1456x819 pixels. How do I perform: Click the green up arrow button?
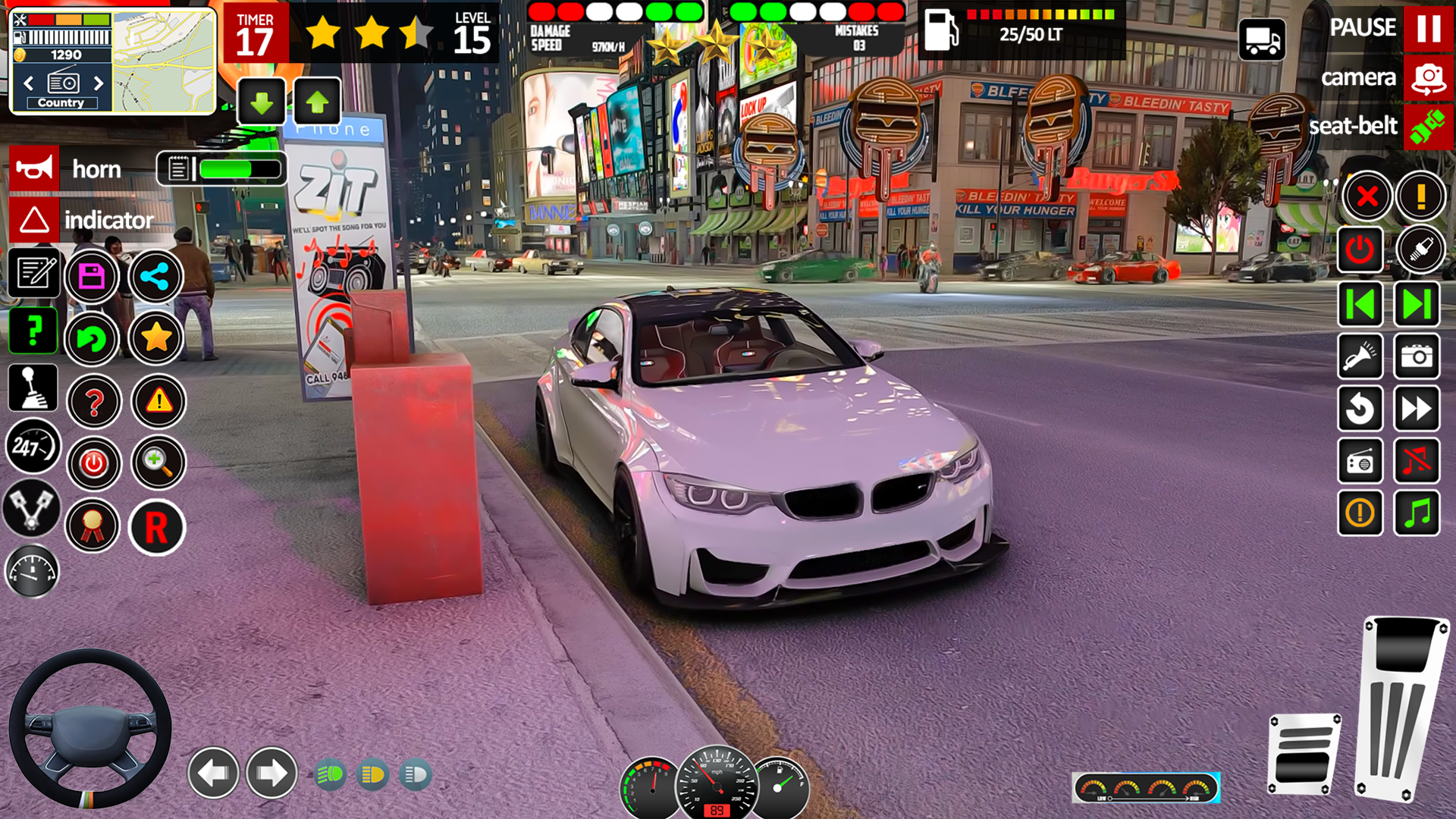pyautogui.click(x=317, y=102)
